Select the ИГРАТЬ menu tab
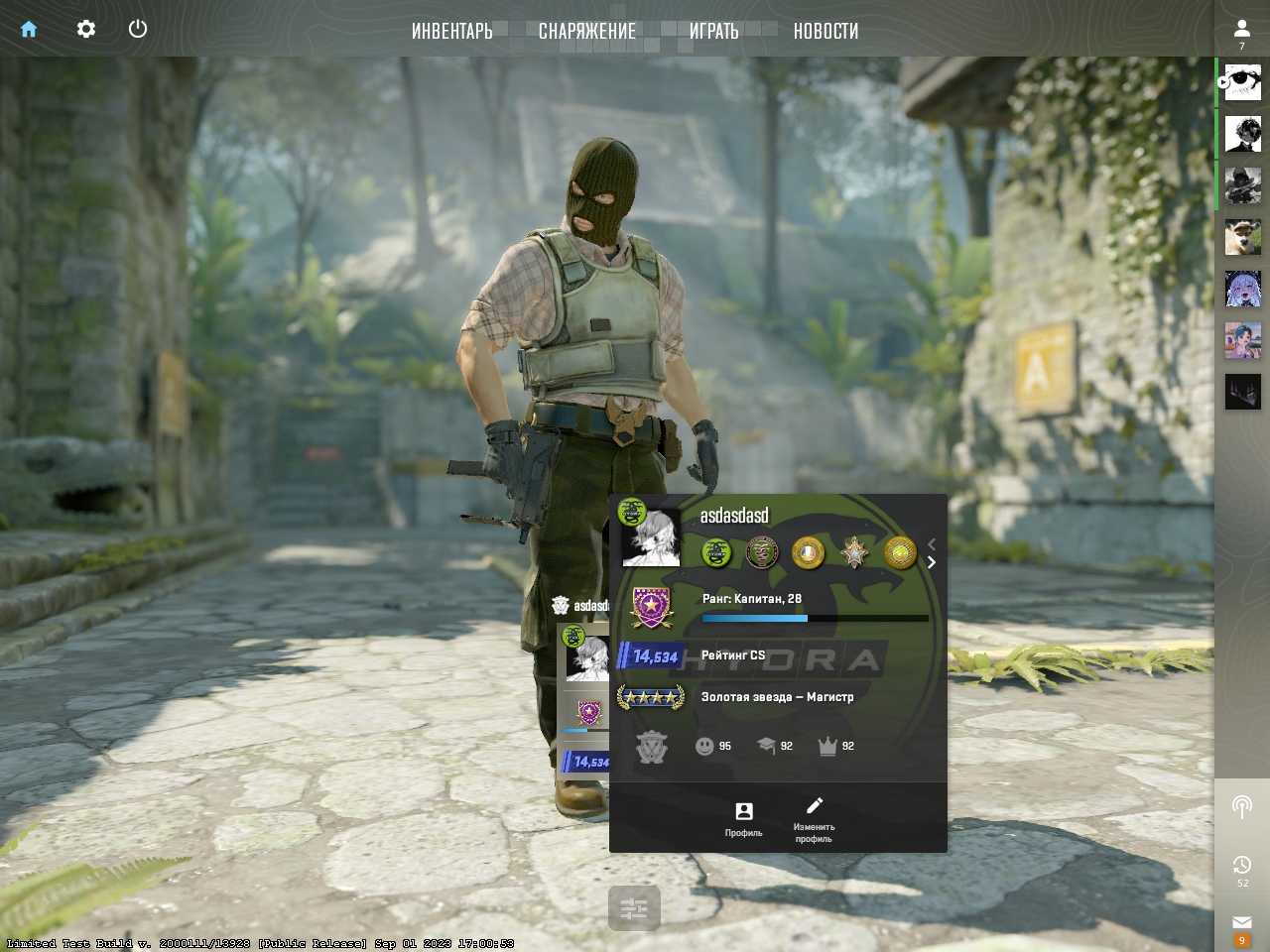The image size is (1270, 952). (x=714, y=31)
